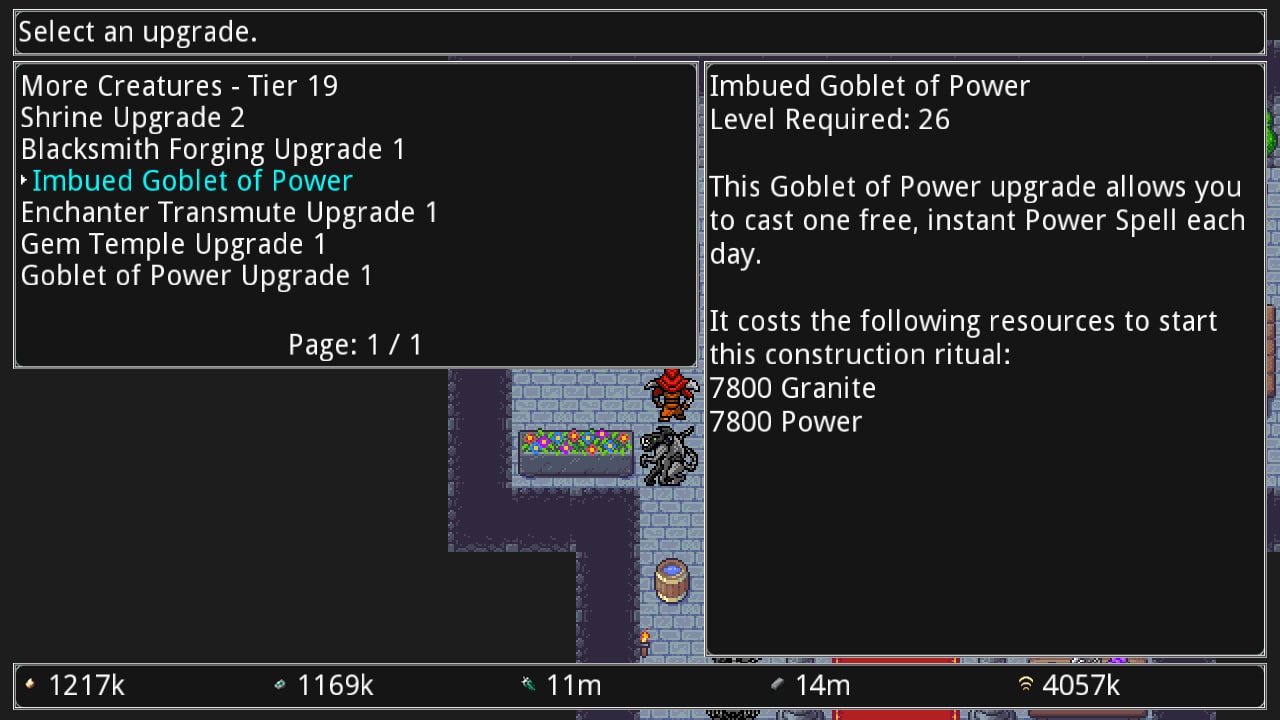1280x720 pixels.
Task: Click the gray demon creature sprite
Action: click(666, 455)
